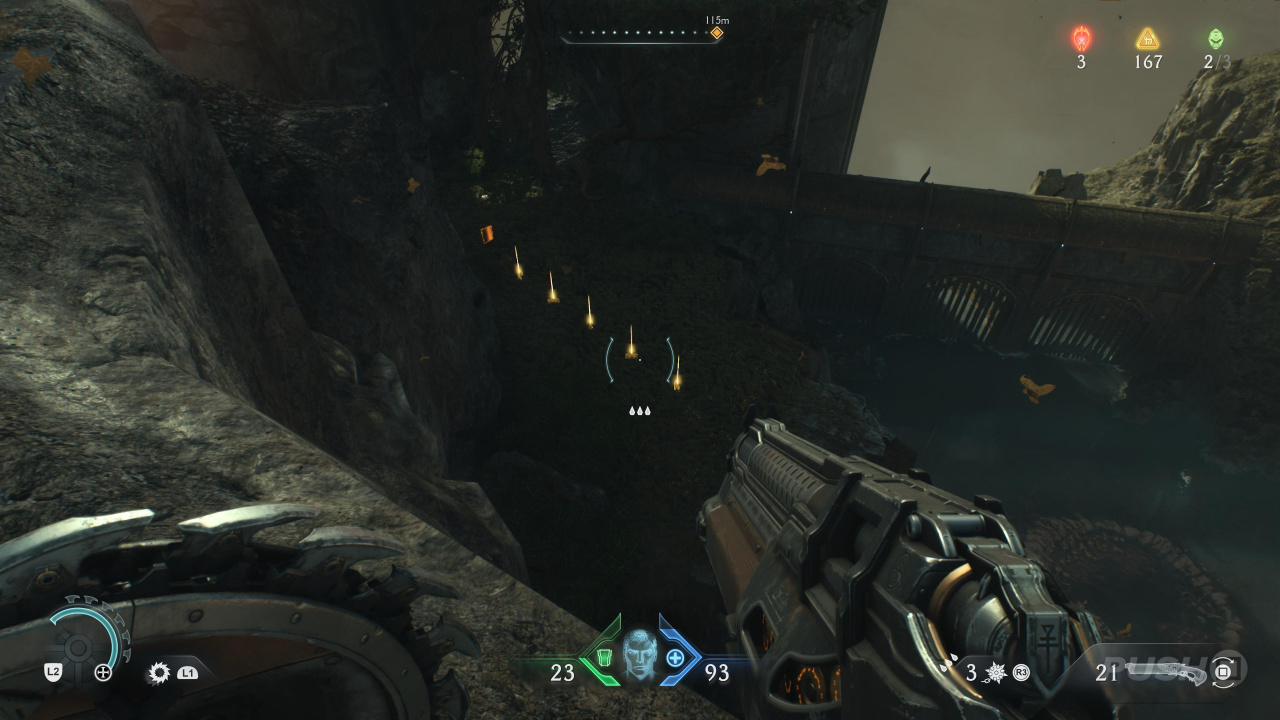This screenshot has width=1280, height=720.
Task: Click the blue health cross icon
Action: pos(675,658)
